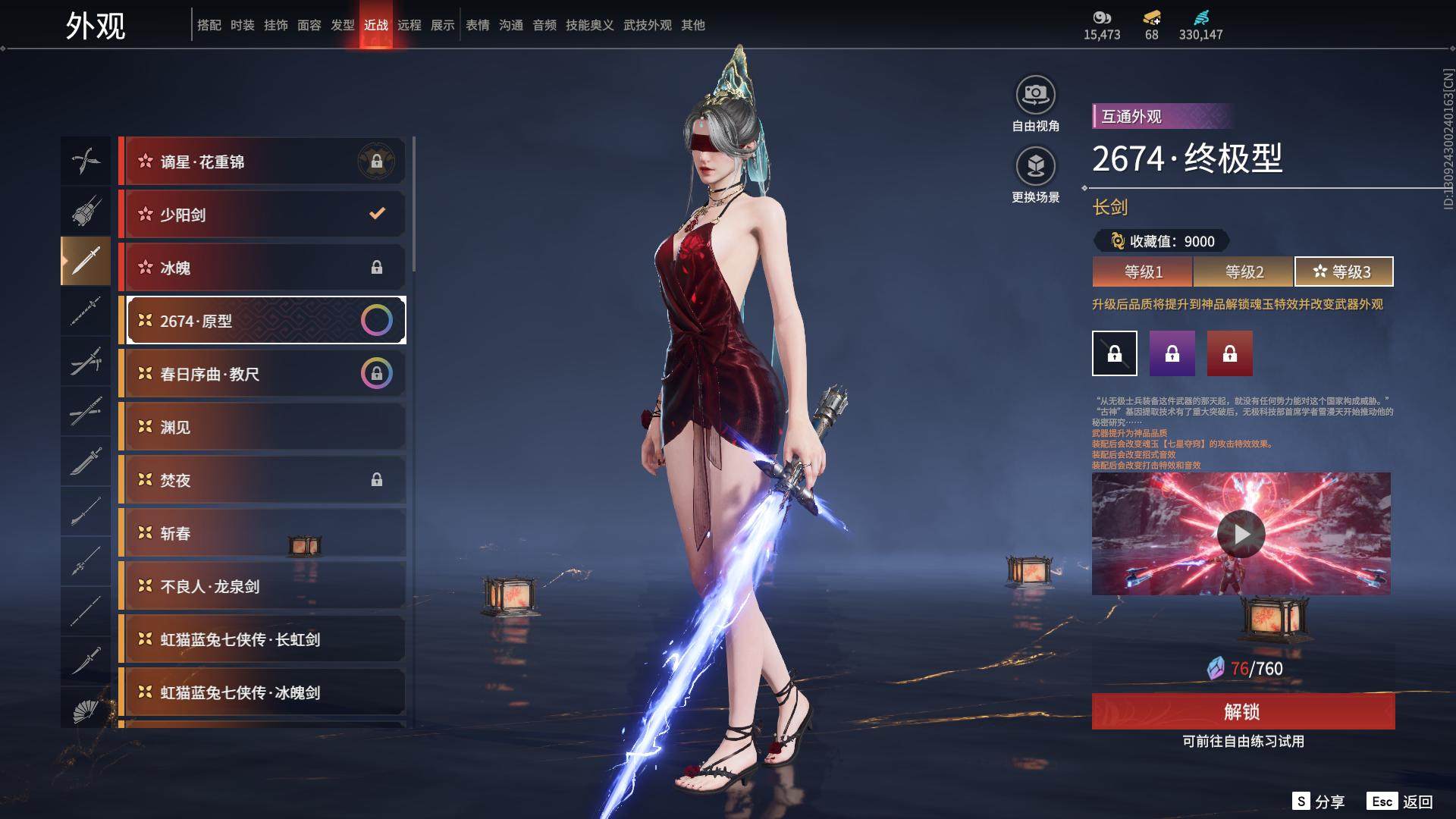Select the purple locked color variant

[x=1172, y=353]
